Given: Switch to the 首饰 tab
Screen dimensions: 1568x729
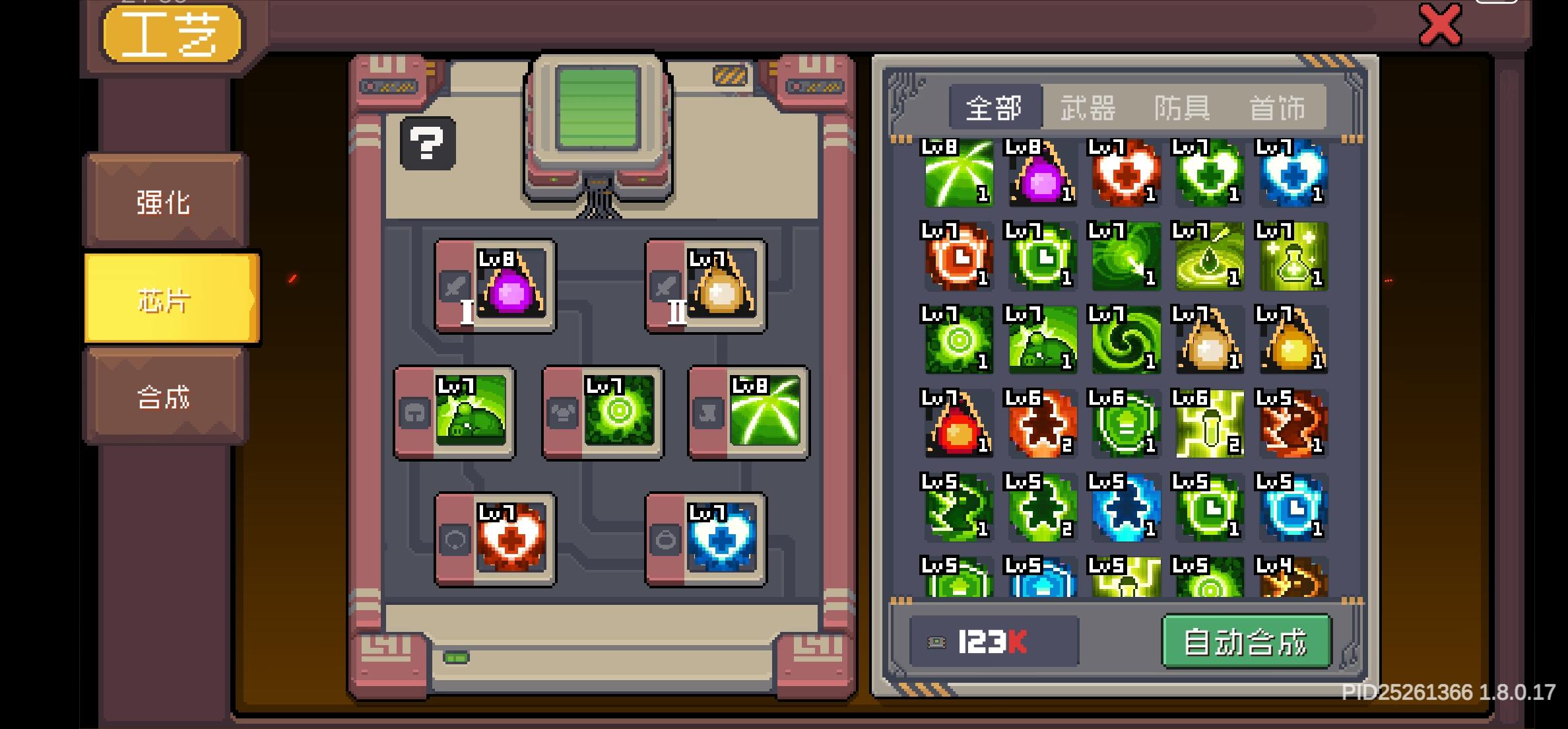Looking at the screenshot, I should point(1276,108).
